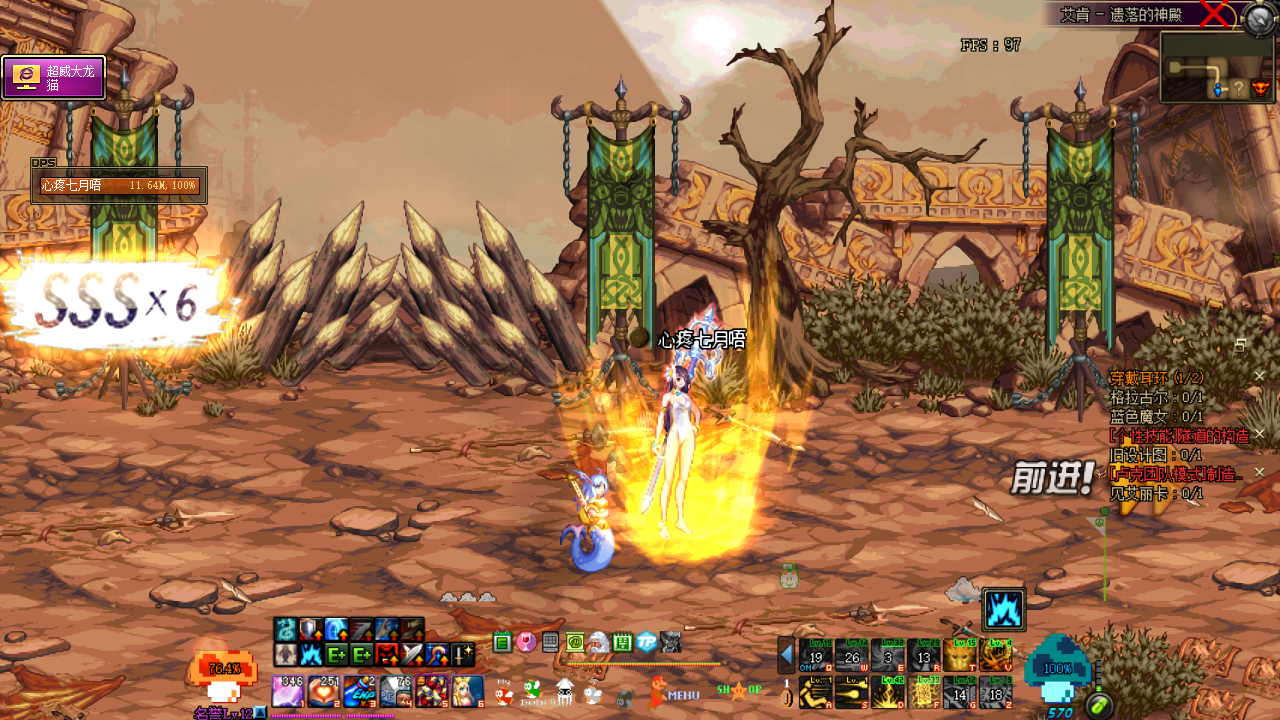1280x720 pixels.
Task: Open the dungeon minimap
Action: 1216,68
